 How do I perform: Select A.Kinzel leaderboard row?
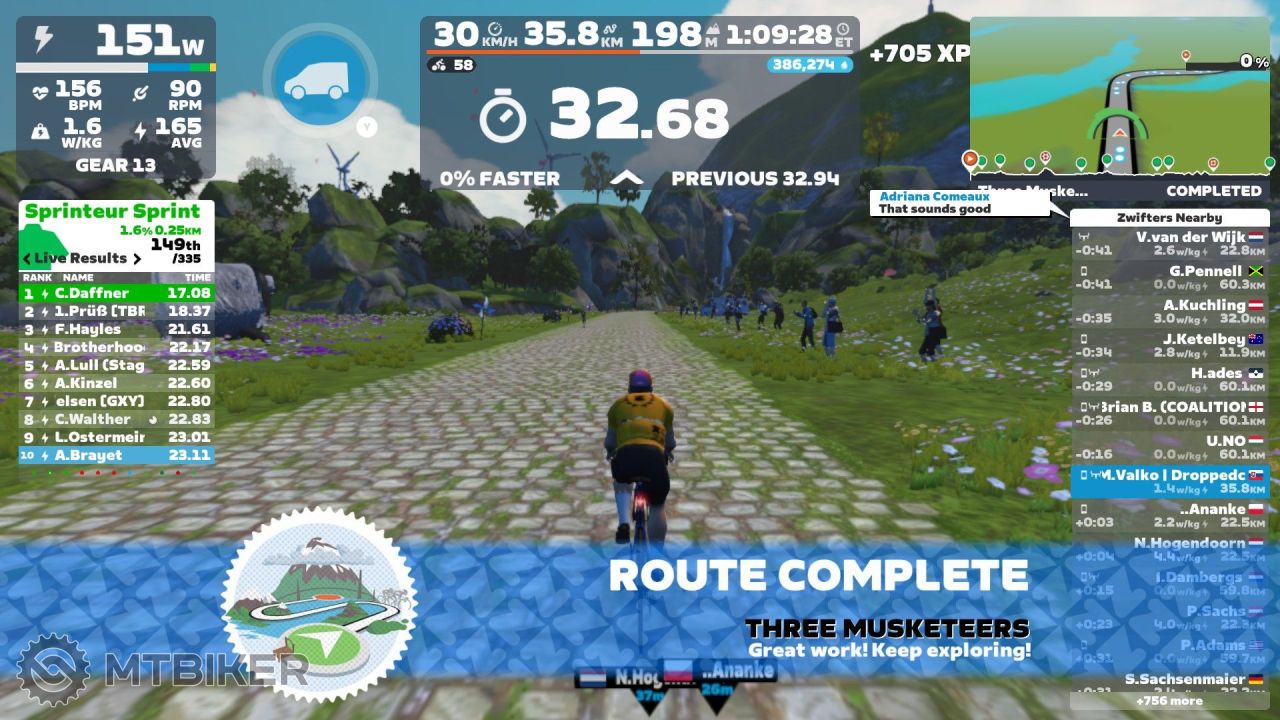point(116,383)
